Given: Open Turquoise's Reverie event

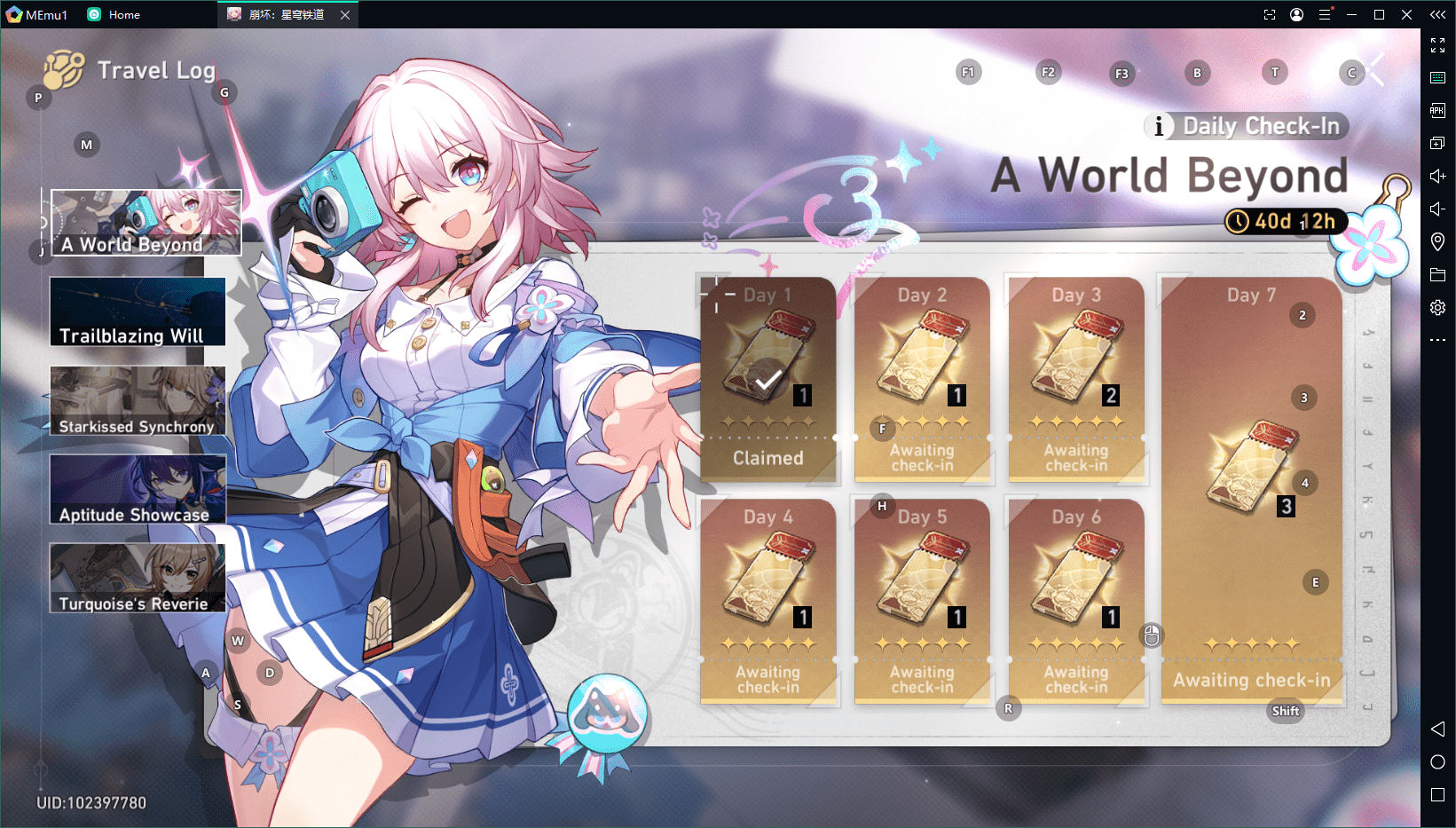Looking at the screenshot, I should click(x=138, y=578).
